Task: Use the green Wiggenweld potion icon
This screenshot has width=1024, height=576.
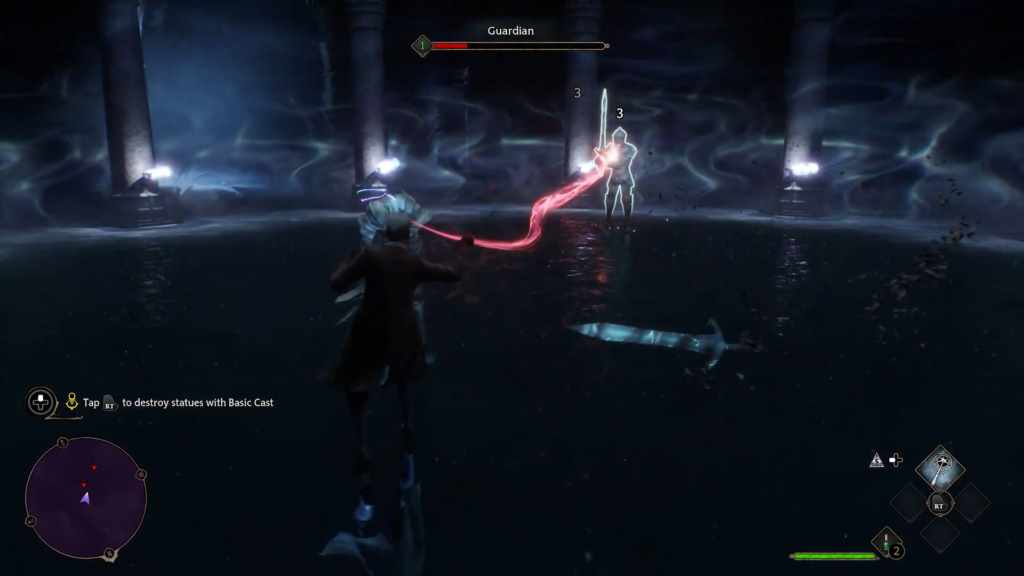Action: click(x=886, y=544)
